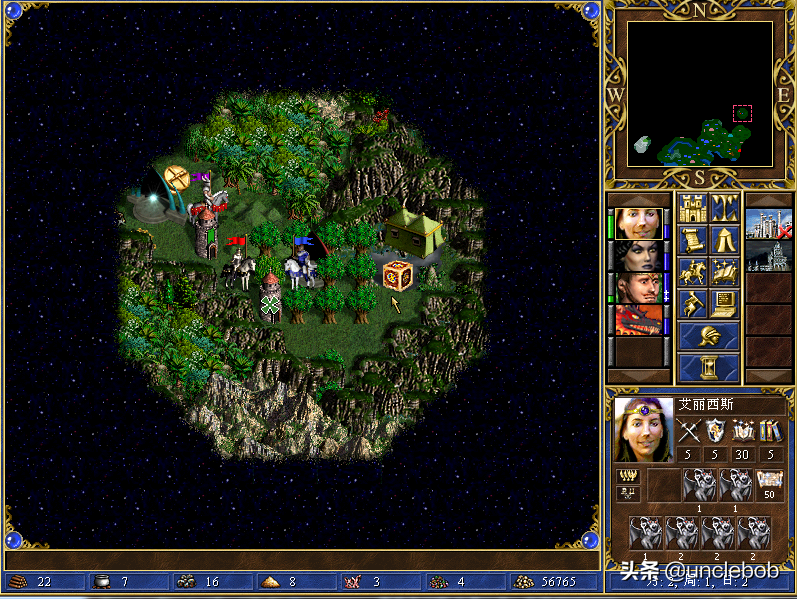This screenshot has width=797, height=599.
Task: Open the quest log scroll
Action: [692, 240]
